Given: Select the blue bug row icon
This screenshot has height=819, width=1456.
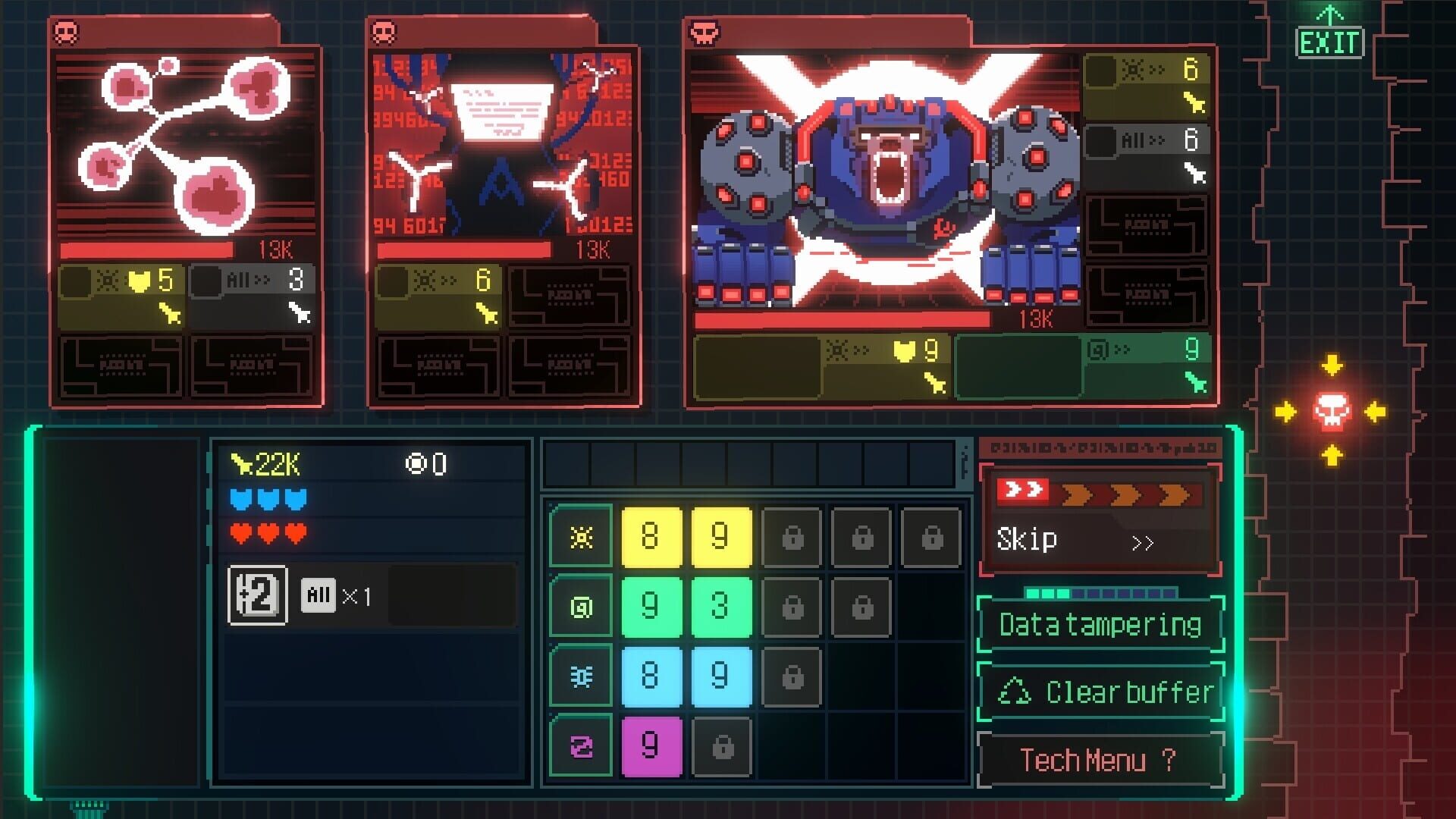Looking at the screenshot, I should (x=580, y=675).
